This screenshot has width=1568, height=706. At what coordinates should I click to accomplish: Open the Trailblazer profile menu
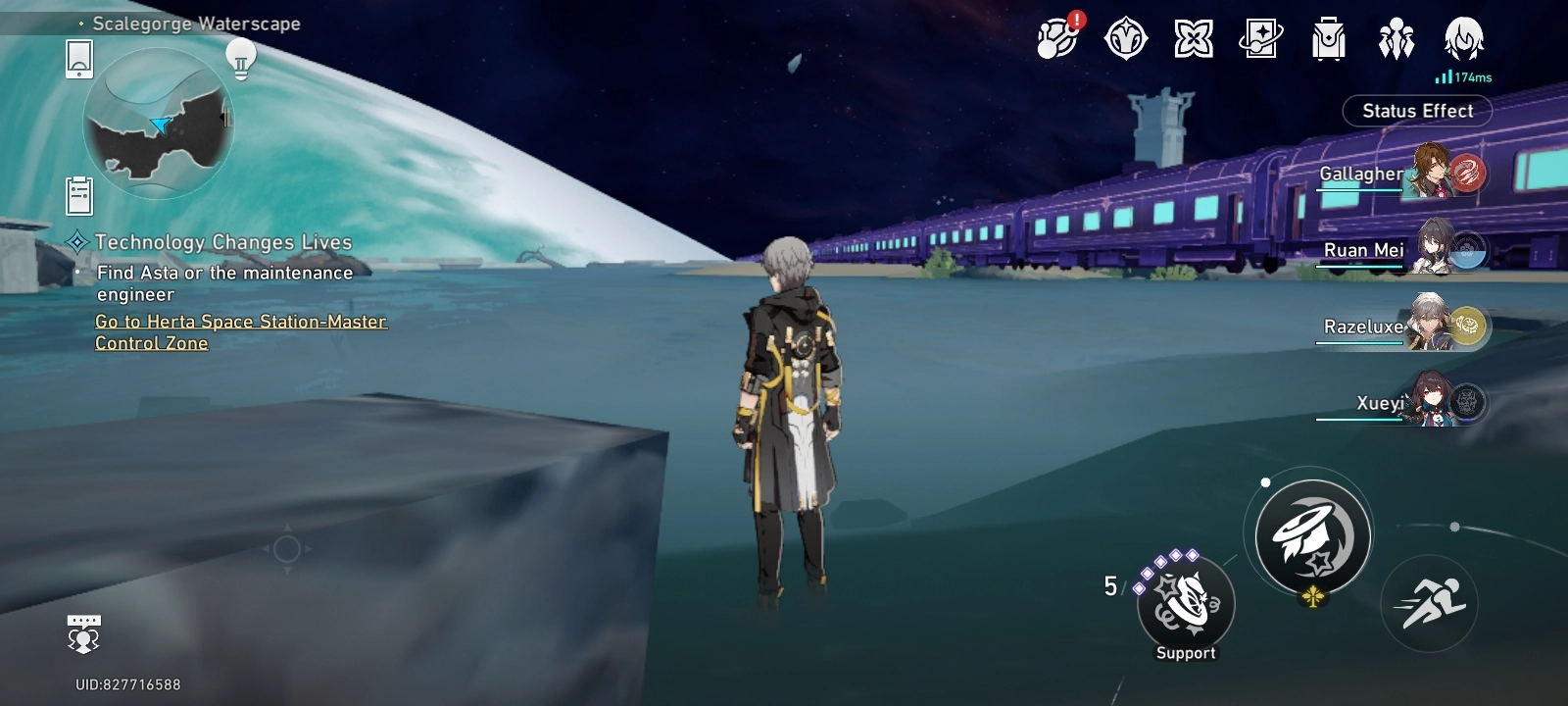[1462, 39]
